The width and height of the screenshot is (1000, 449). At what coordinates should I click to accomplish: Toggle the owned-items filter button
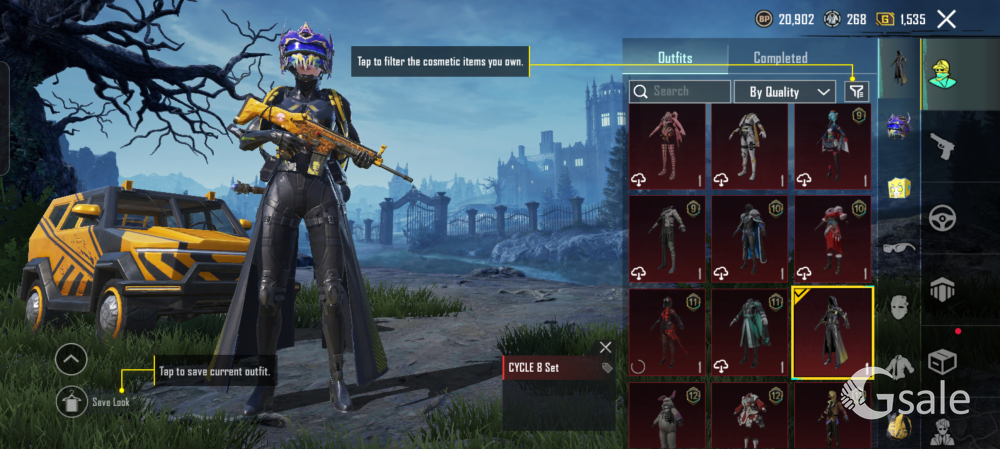pyautogui.click(x=856, y=91)
